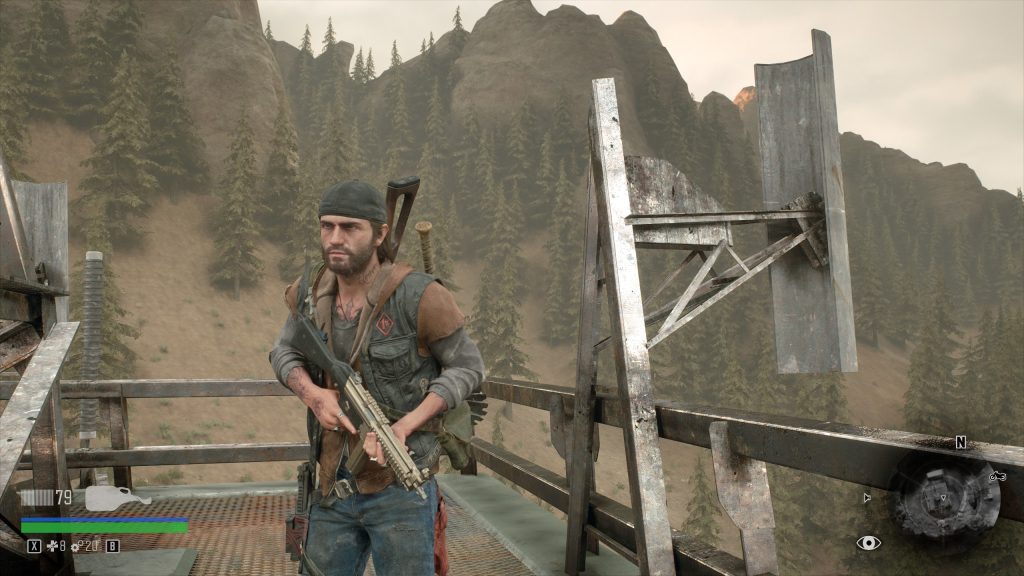Select the bandage healing item icon
This screenshot has height=576, width=1024.
[x=53, y=546]
